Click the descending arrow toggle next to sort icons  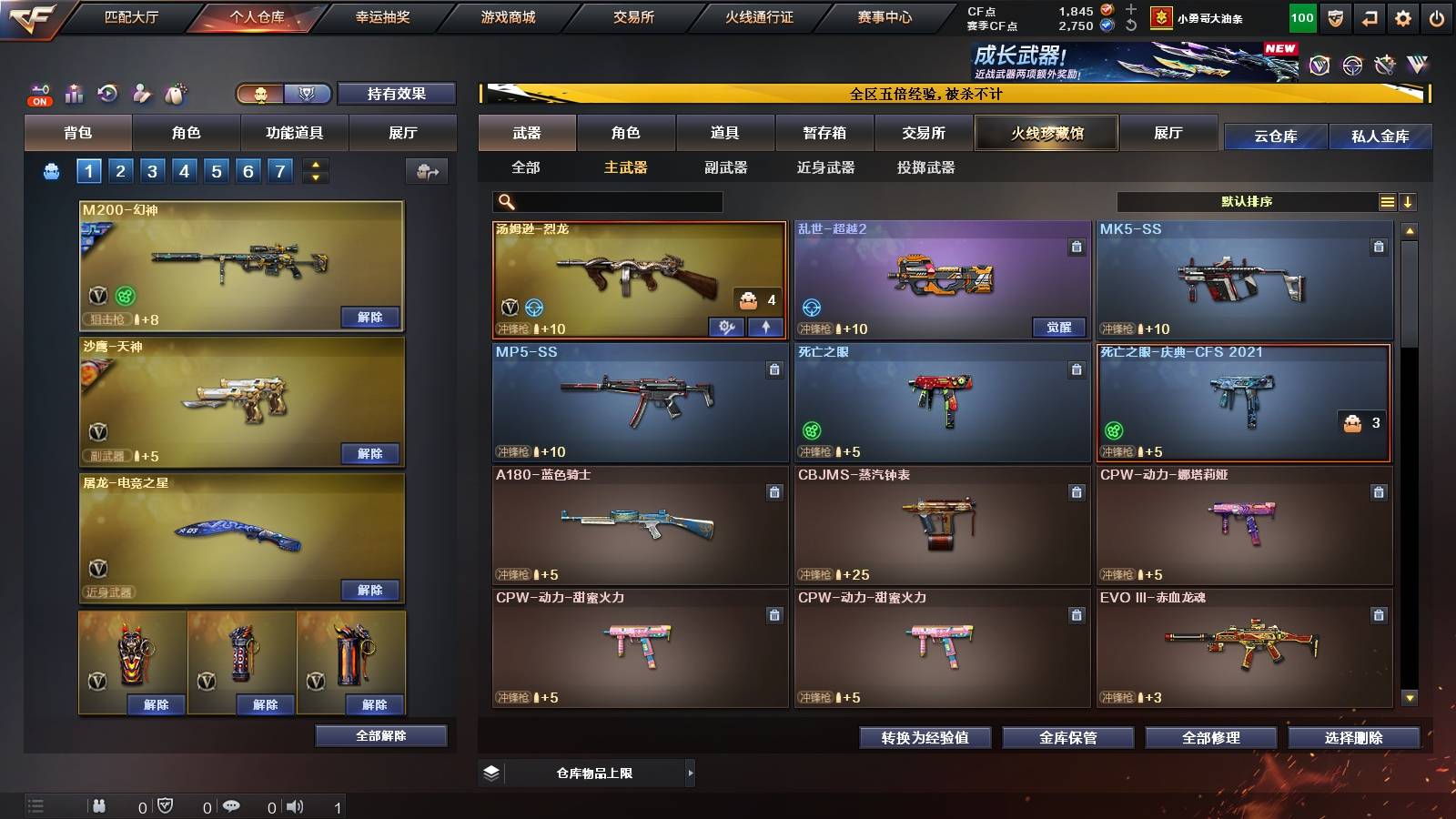pyautogui.click(x=1409, y=201)
